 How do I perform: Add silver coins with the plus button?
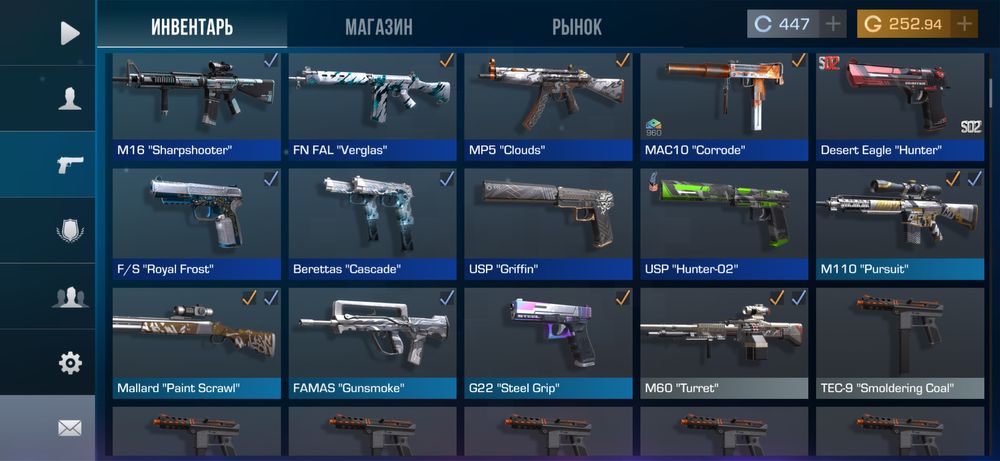pyautogui.click(x=833, y=24)
